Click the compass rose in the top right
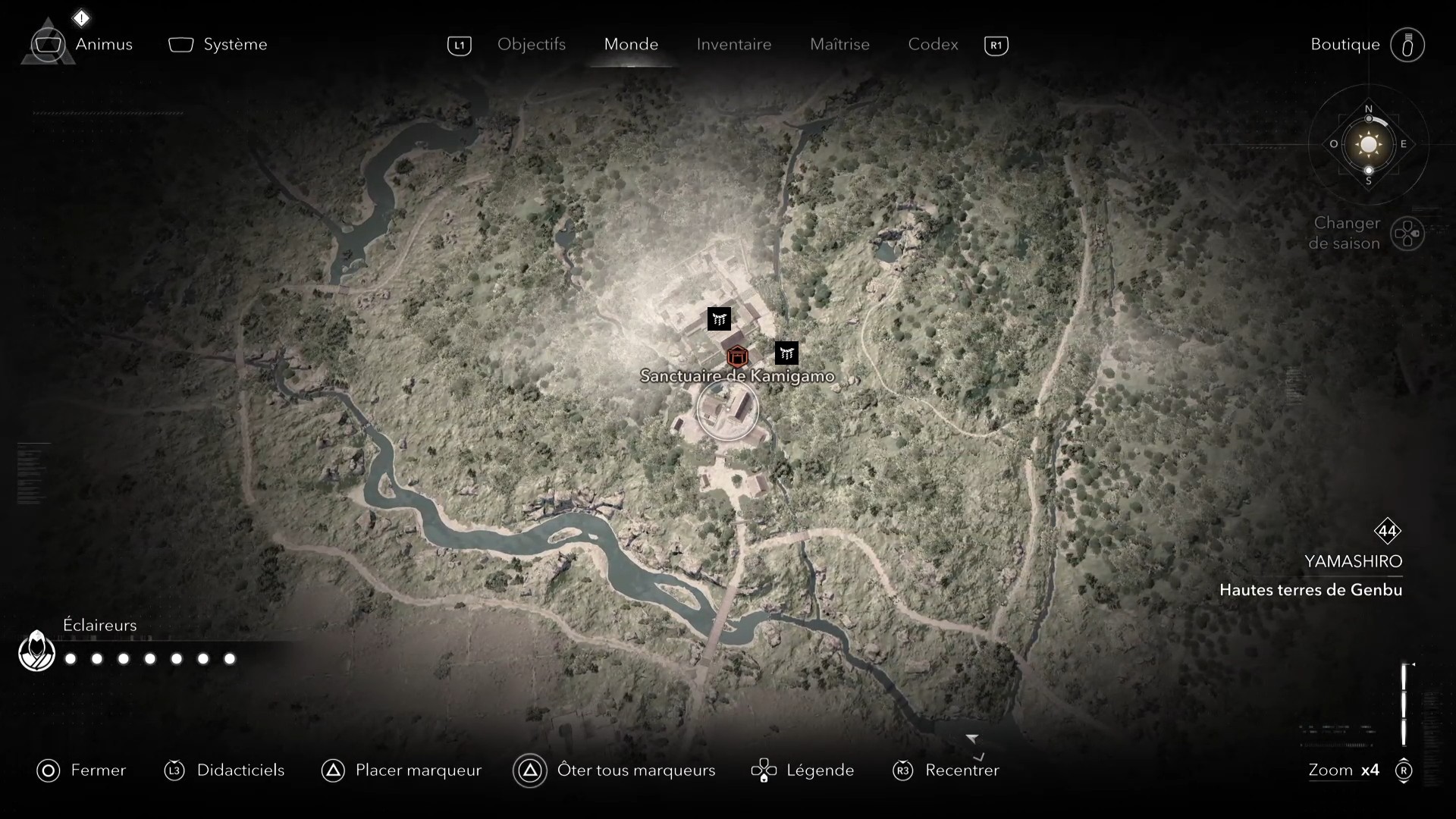This screenshot has height=819, width=1456. [x=1368, y=144]
